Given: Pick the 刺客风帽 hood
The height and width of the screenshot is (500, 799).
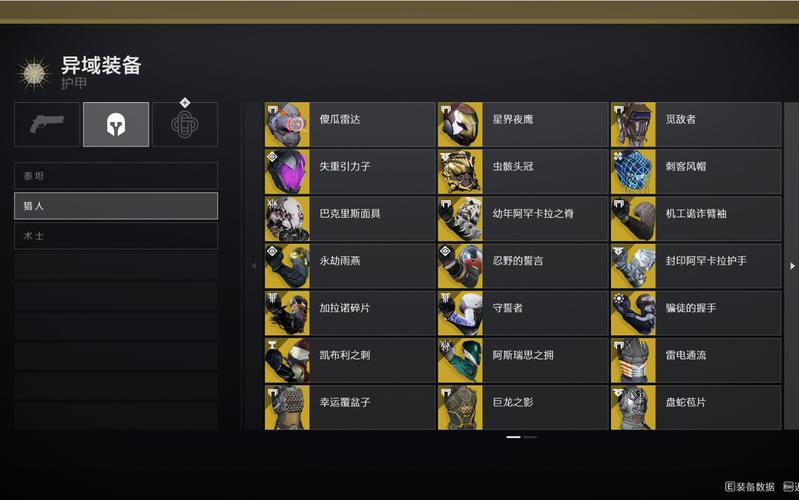Looking at the screenshot, I should 695,172.
